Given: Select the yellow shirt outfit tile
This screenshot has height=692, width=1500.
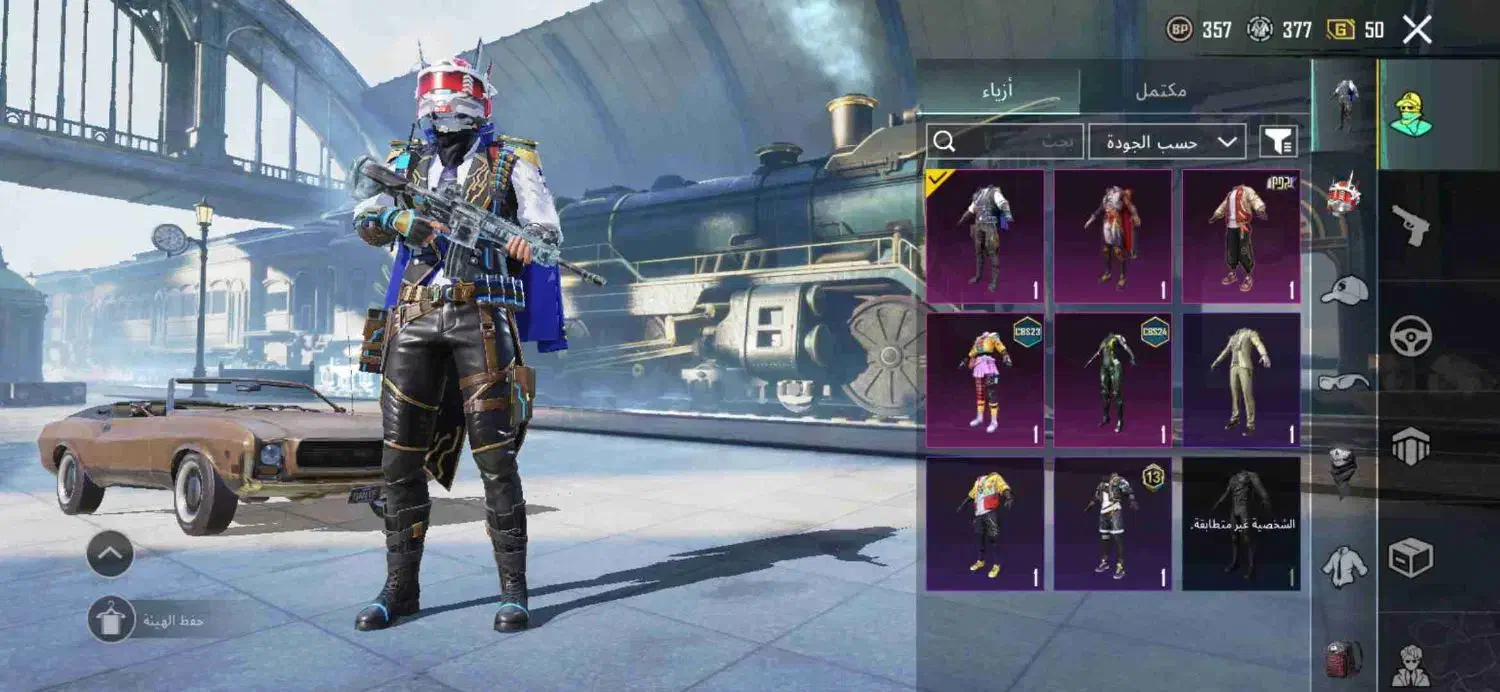Looking at the screenshot, I should (x=985, y=524).
